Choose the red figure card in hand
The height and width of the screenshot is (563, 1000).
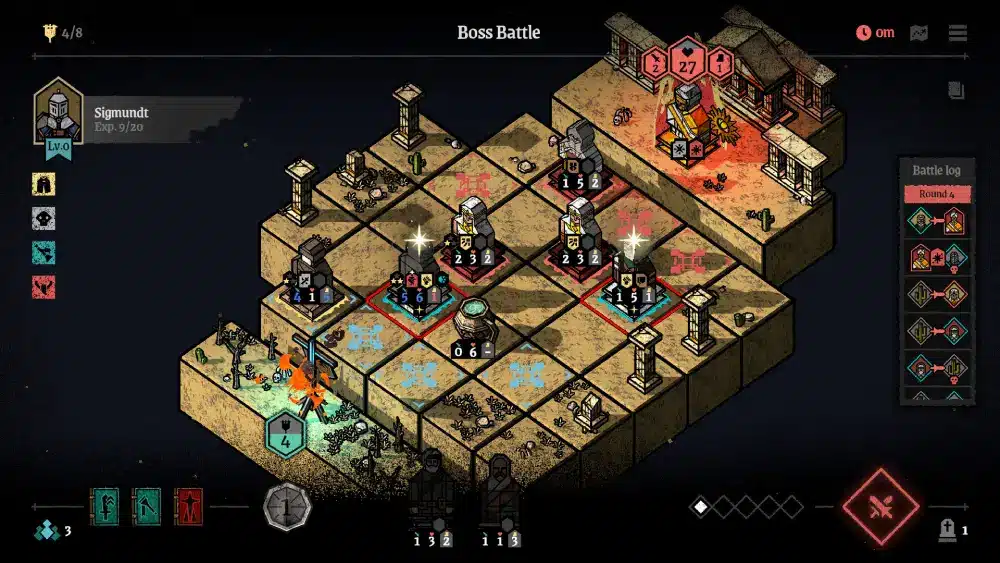[x=188, y=507]
